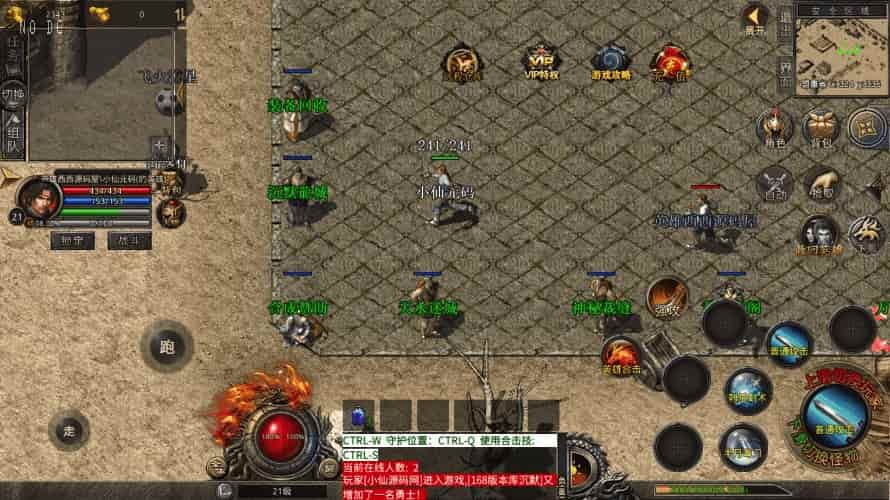Select the 战斗 hero mode button

(x=129, y=240)
